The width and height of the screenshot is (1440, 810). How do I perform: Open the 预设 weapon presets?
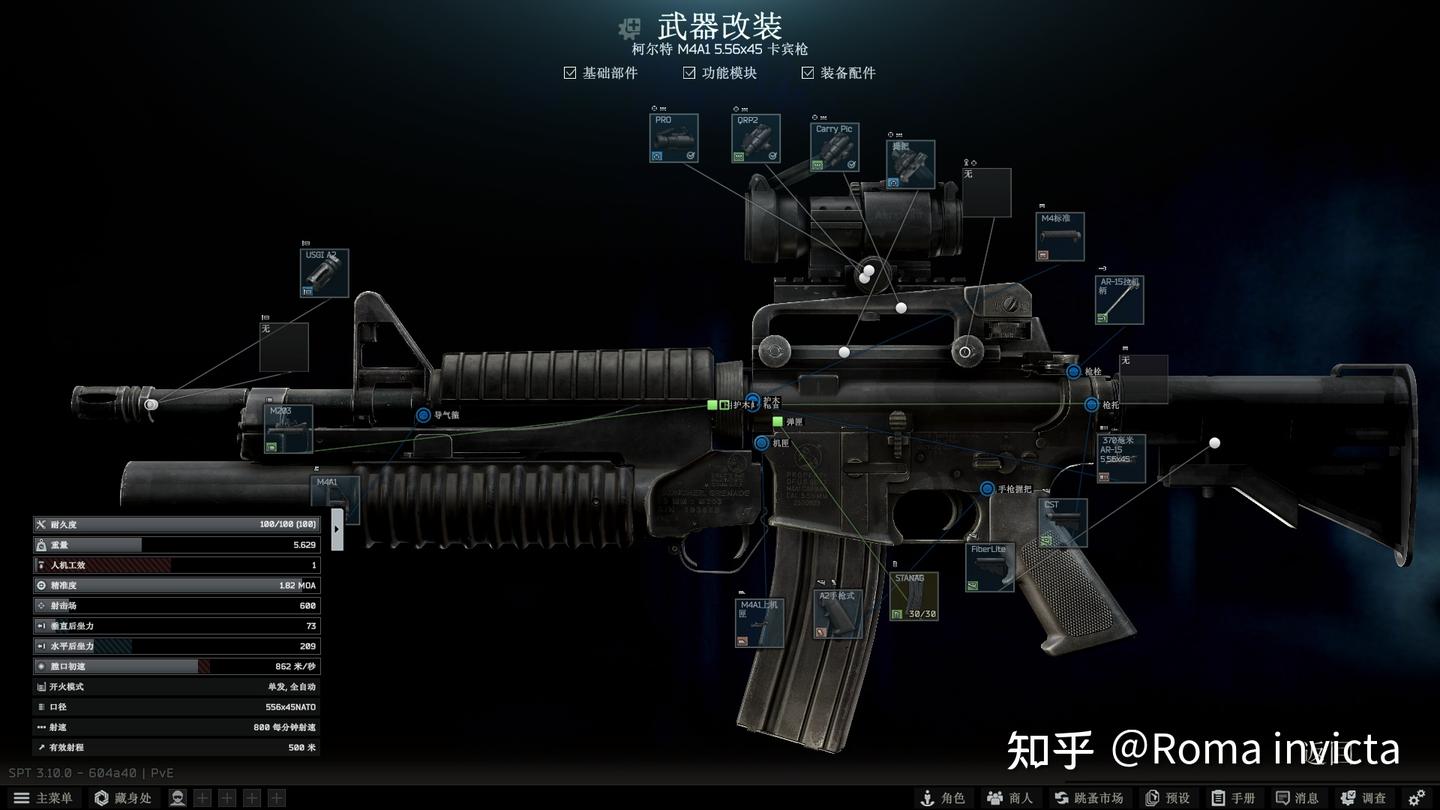click(1168, 797)
